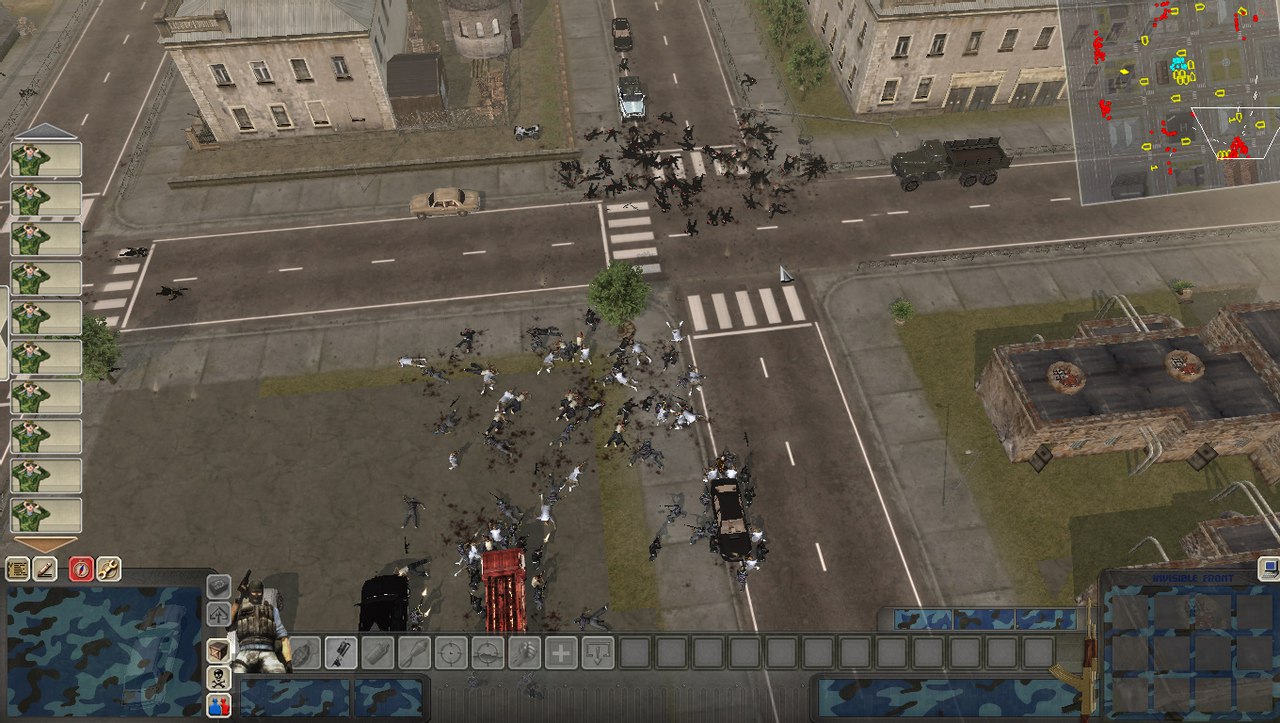This screenshot has width=1280, height=723.
Task: Click the down-arrow drop command slot
Action: coord(597,653)
